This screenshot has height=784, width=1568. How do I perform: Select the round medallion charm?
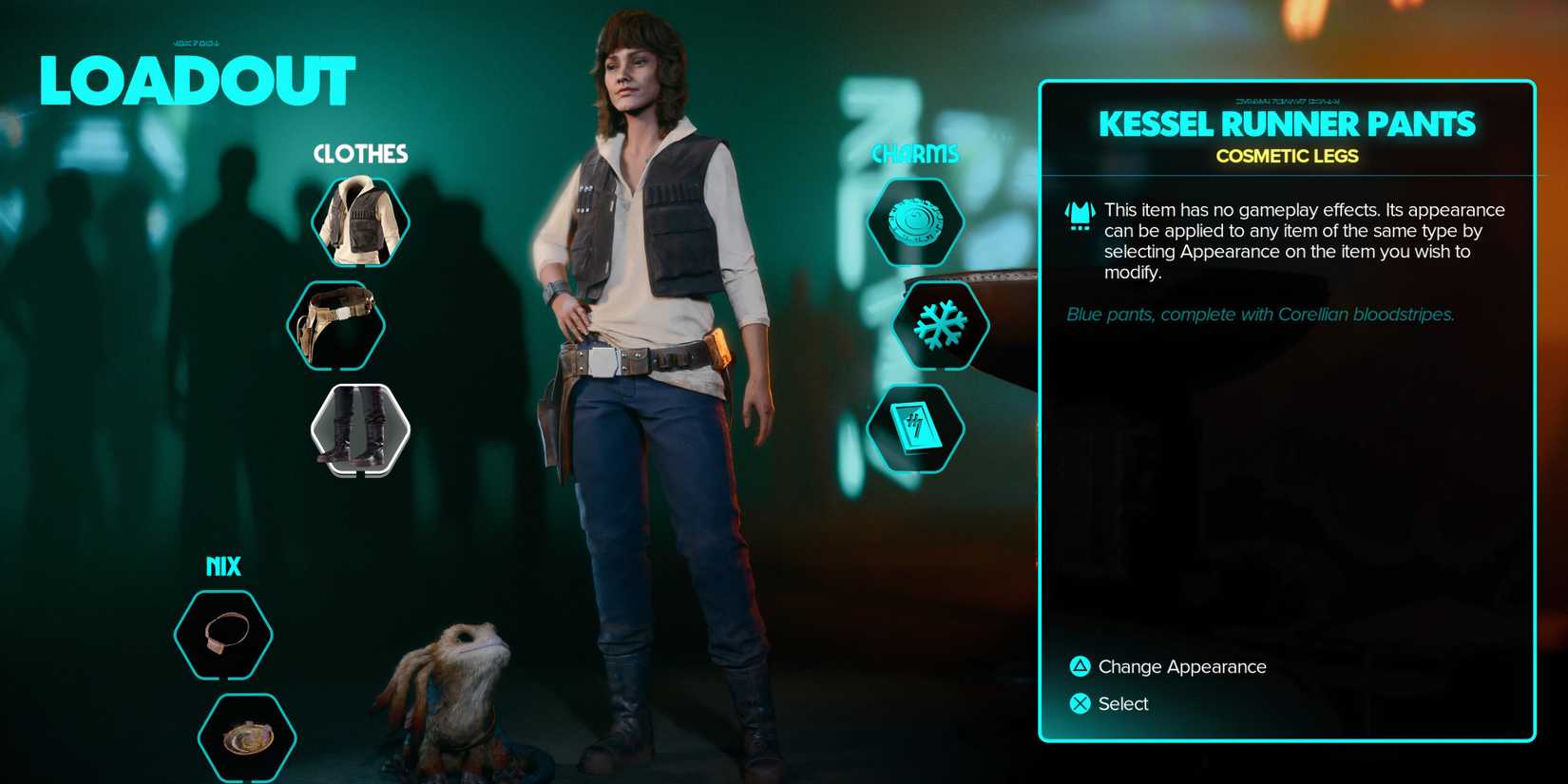click(915, 222)
